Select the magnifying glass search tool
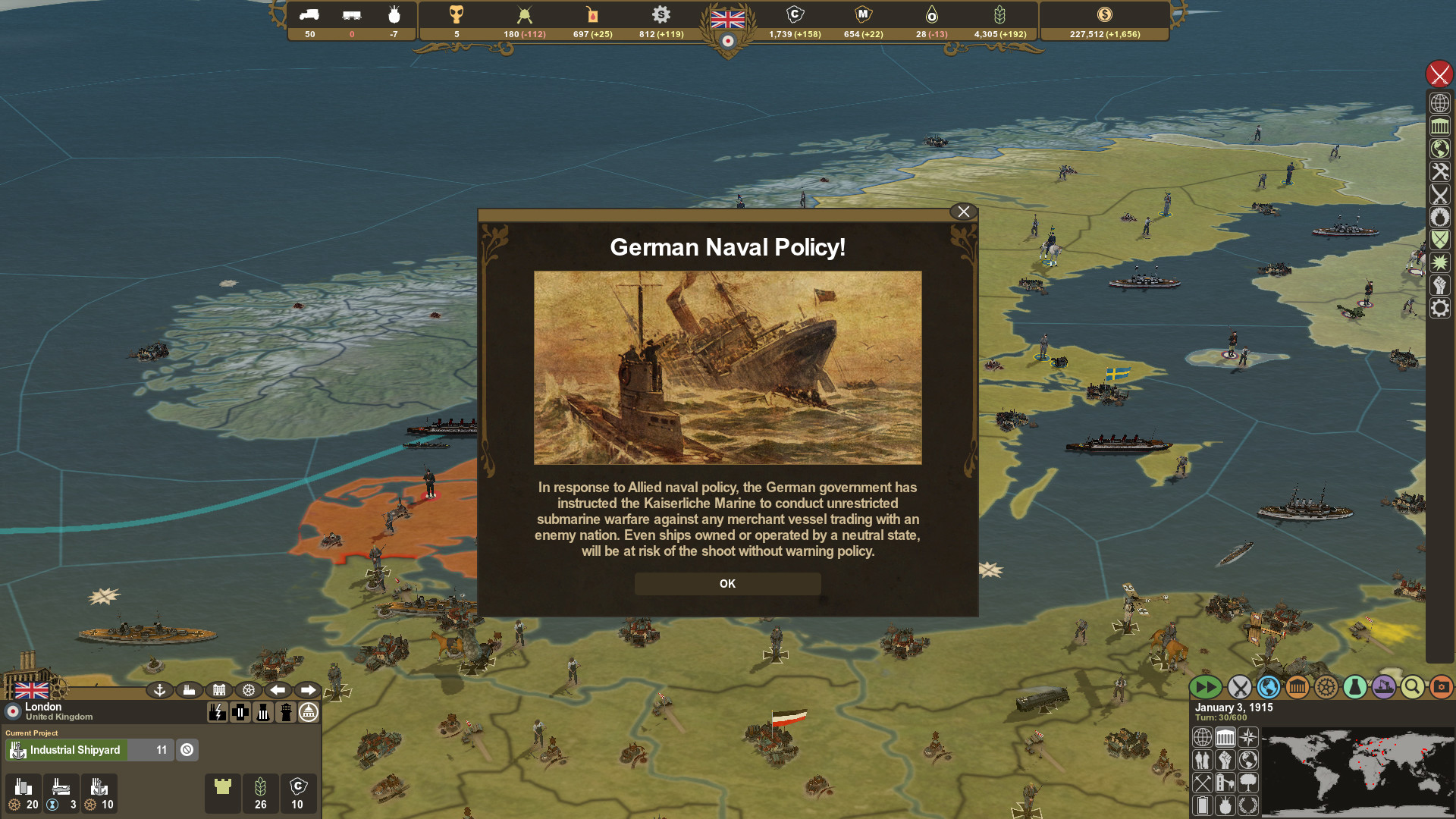 coord(1412,688)
